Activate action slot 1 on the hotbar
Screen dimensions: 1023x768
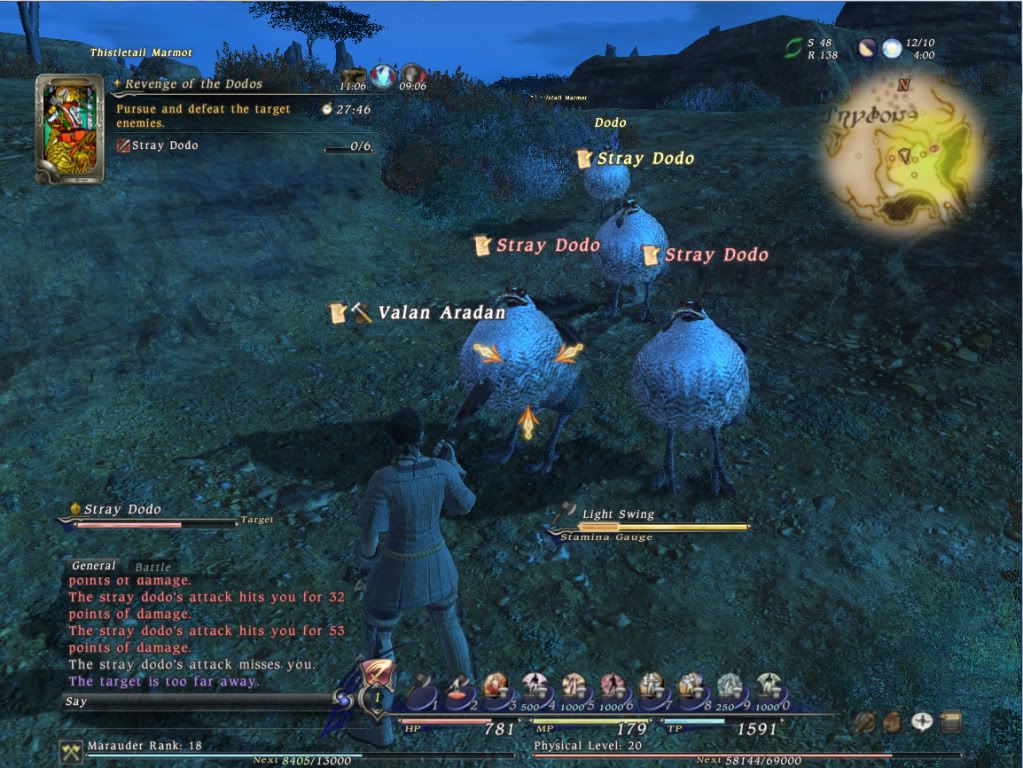pos(421,690)
